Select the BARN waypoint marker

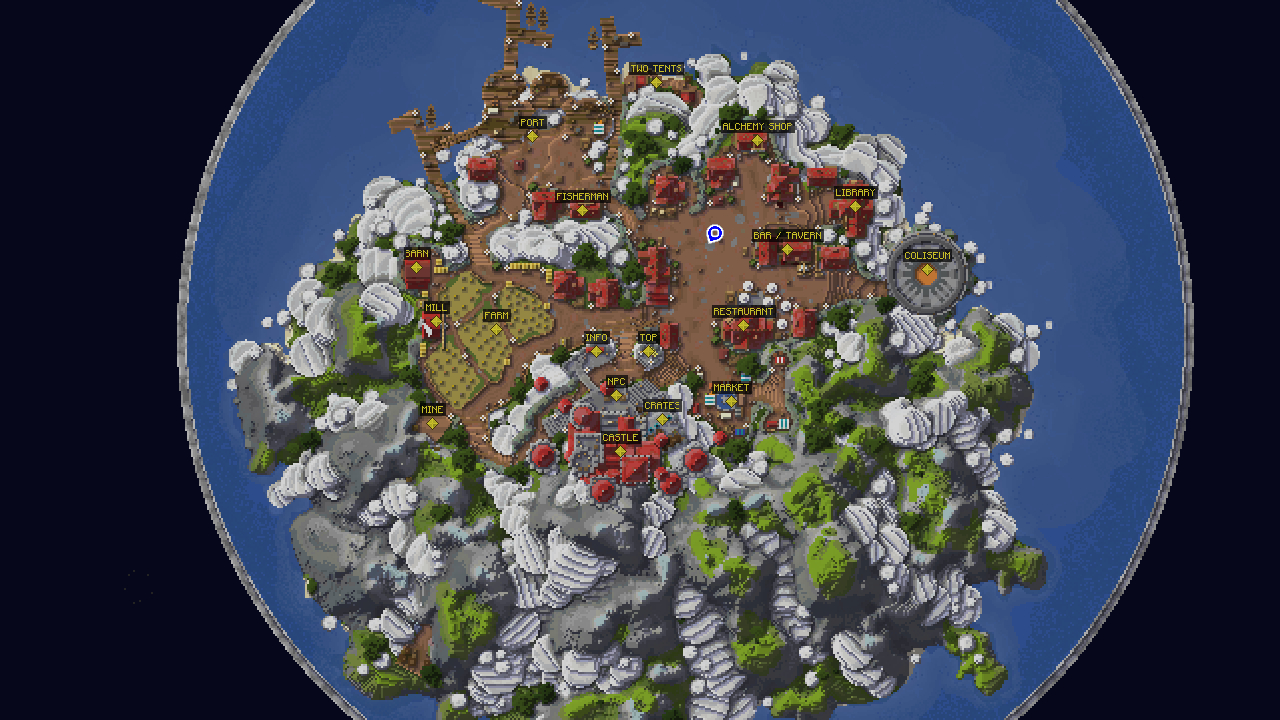pos(415,266)
